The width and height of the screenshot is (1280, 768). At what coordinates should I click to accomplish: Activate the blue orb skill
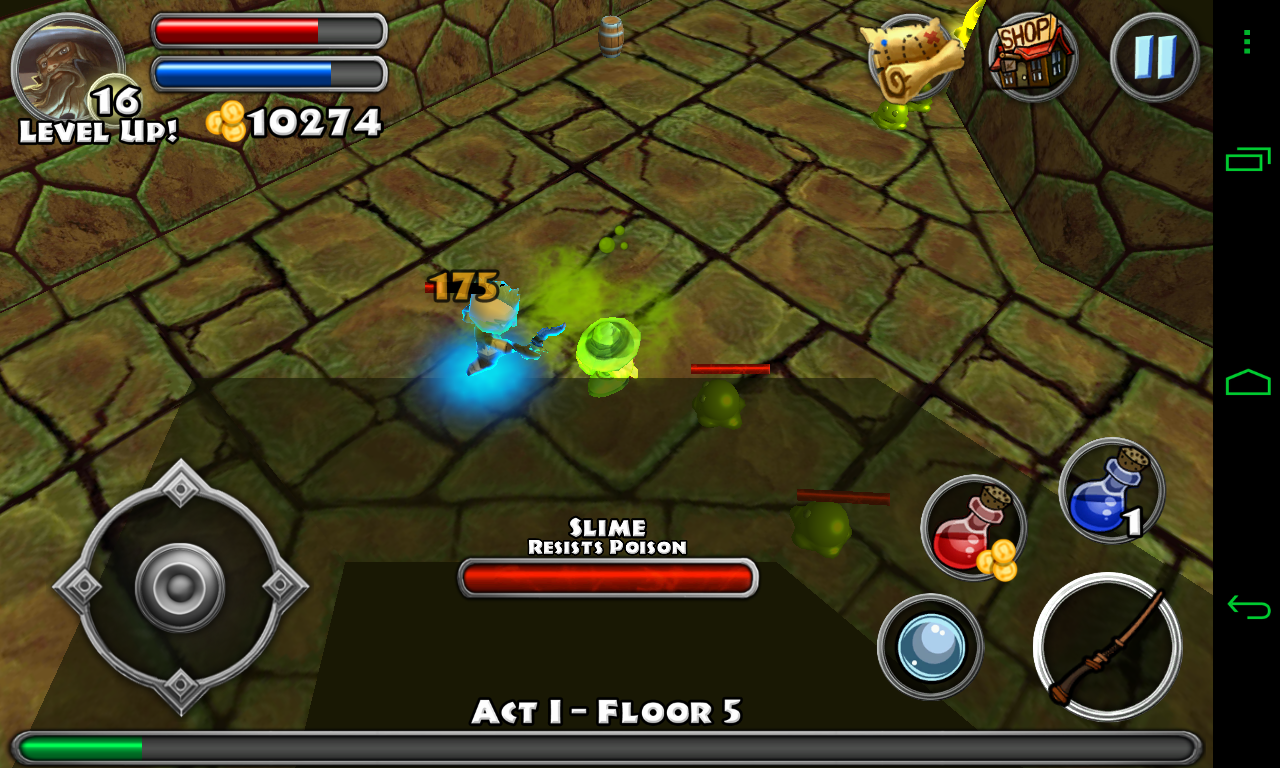pyautogui.click(x=930, y=646)
